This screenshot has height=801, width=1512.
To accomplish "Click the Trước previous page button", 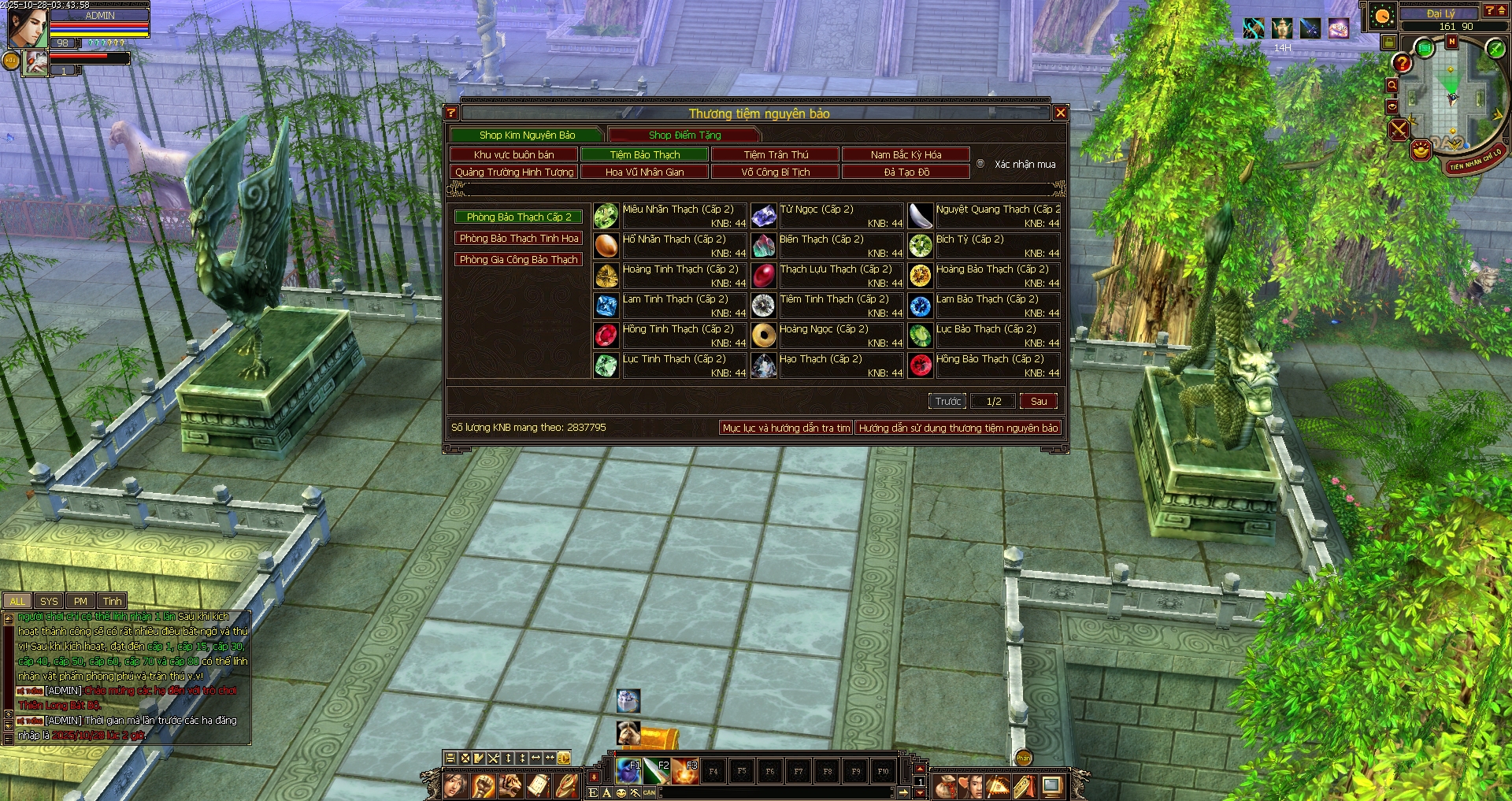I will (947, 401).
